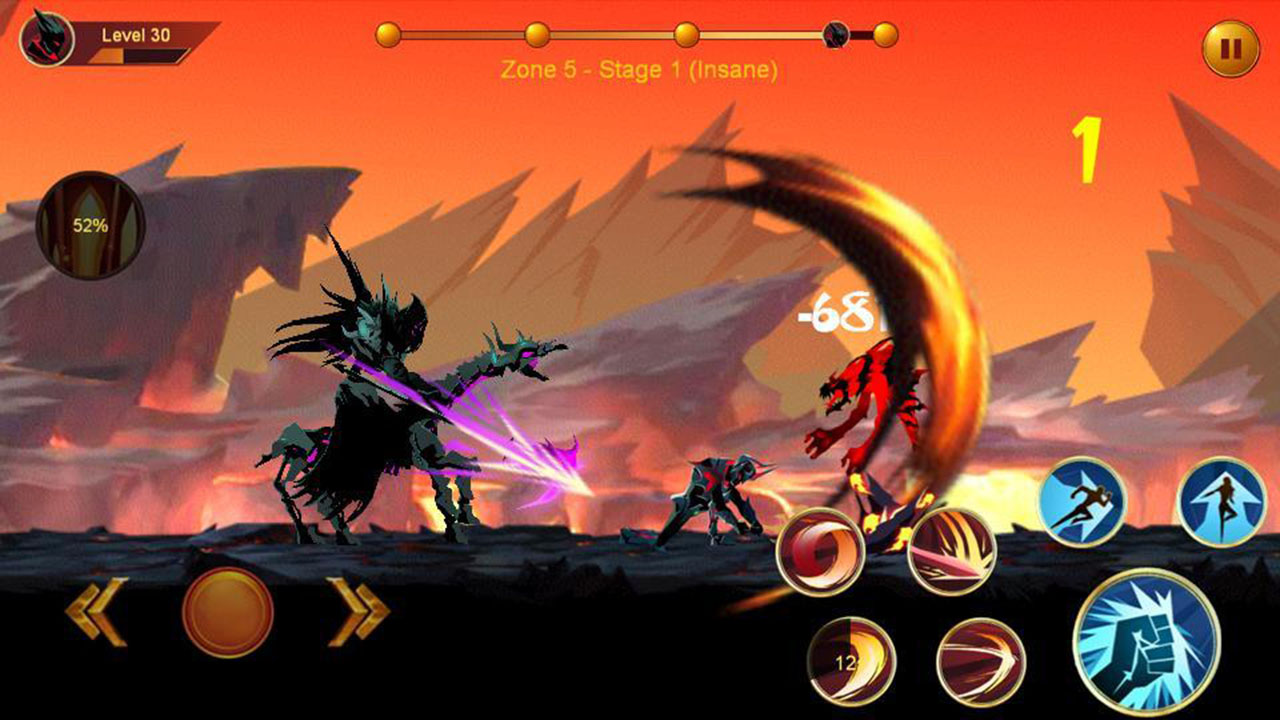Select the middle checkpoint orb on progress bar

tap(686, 33)
